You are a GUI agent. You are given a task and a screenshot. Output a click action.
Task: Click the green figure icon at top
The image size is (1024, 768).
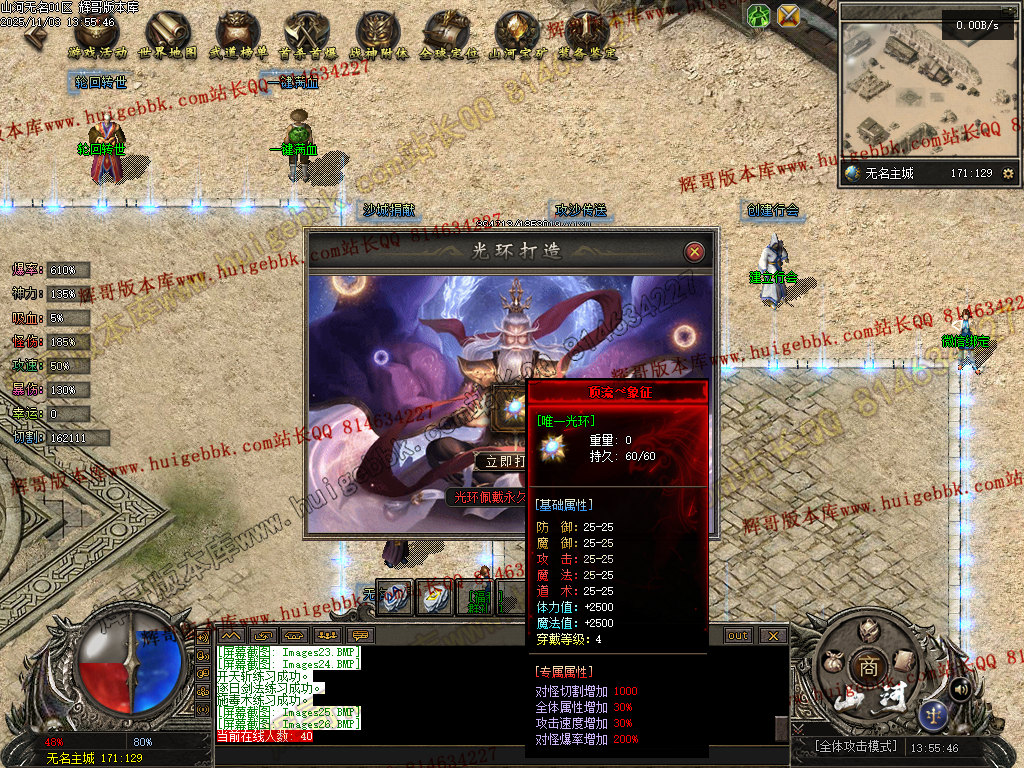[x=758, y=15]
